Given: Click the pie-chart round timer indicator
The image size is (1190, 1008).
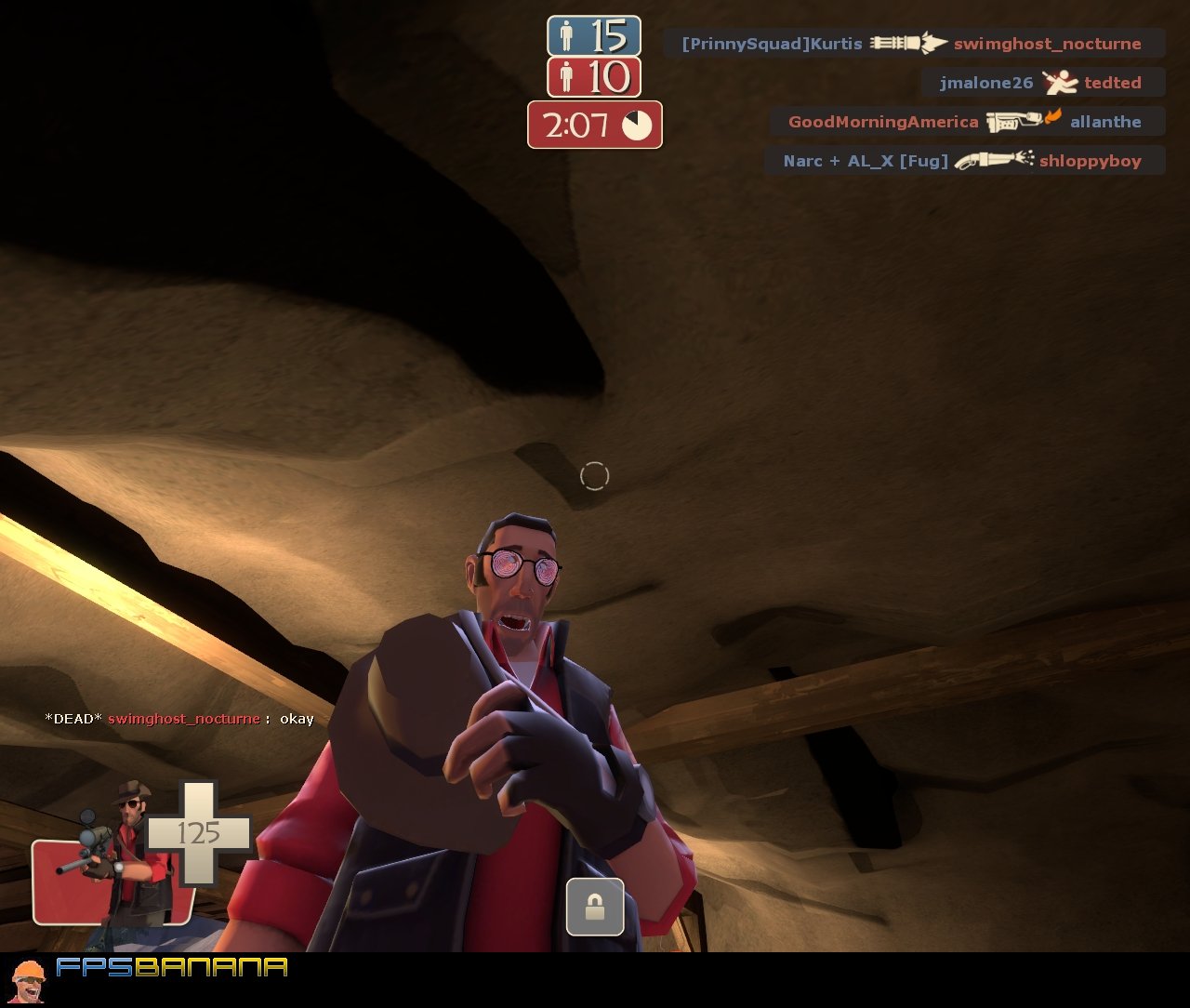Looking at the screenshot, I should tap(636, 122).
